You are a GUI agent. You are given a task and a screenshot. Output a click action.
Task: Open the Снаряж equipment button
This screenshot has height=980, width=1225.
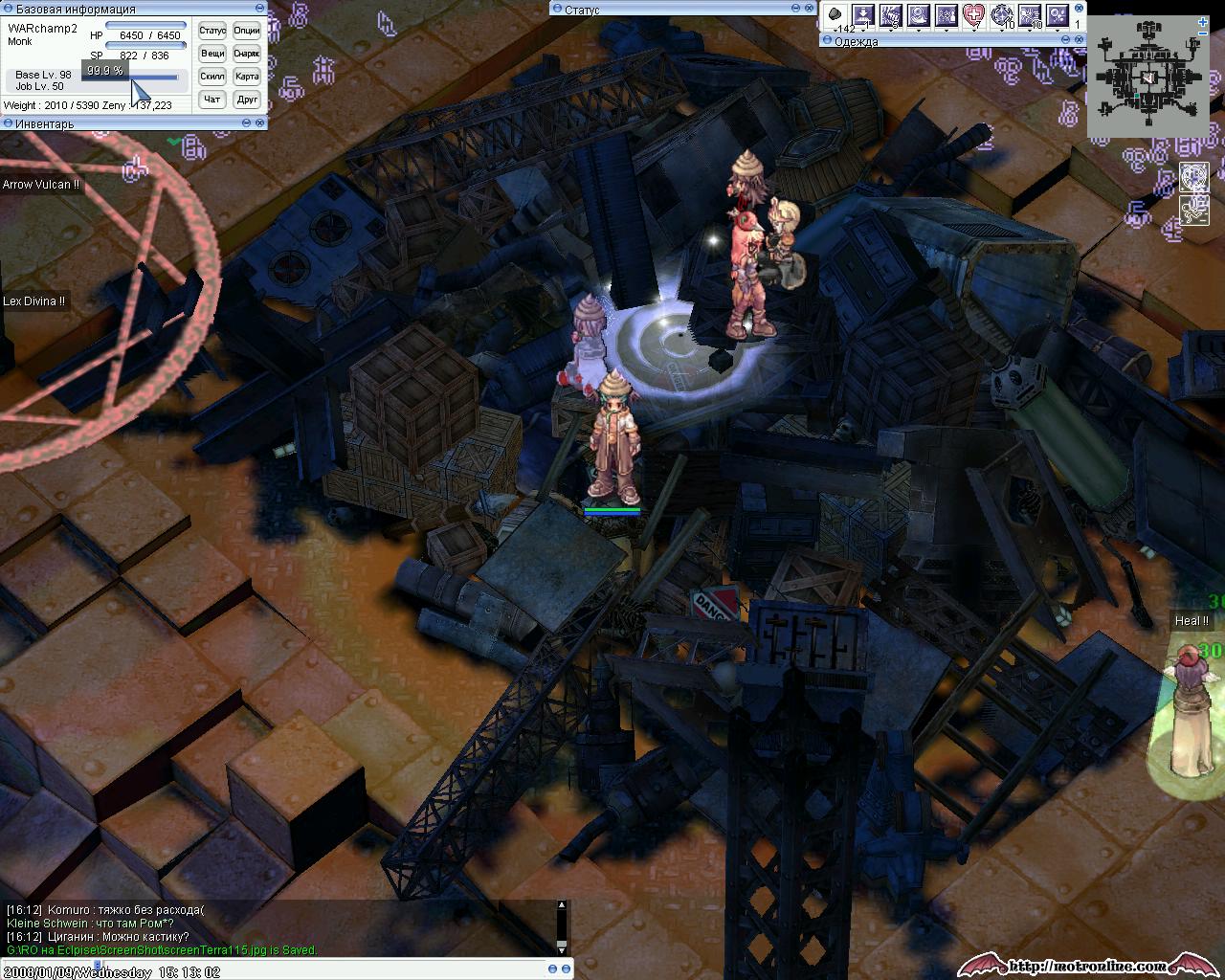(x=247, y=54)
